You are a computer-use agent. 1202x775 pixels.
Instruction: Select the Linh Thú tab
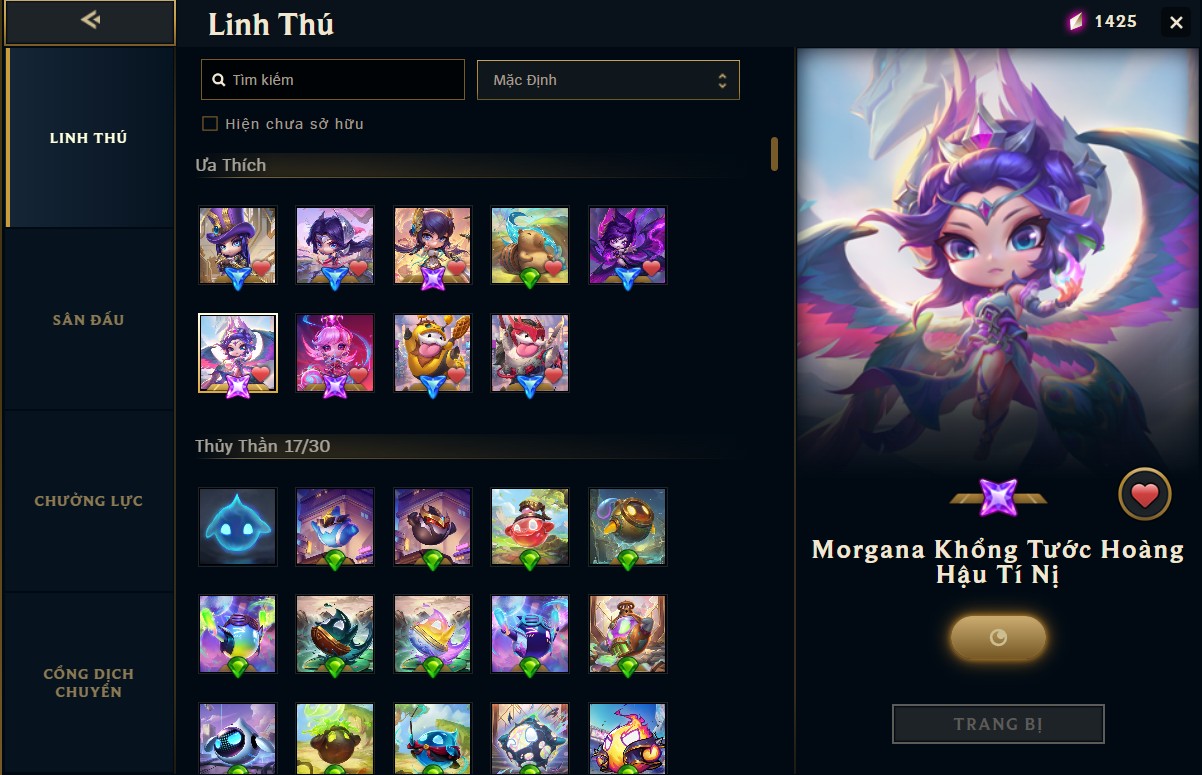click(89, 138)
